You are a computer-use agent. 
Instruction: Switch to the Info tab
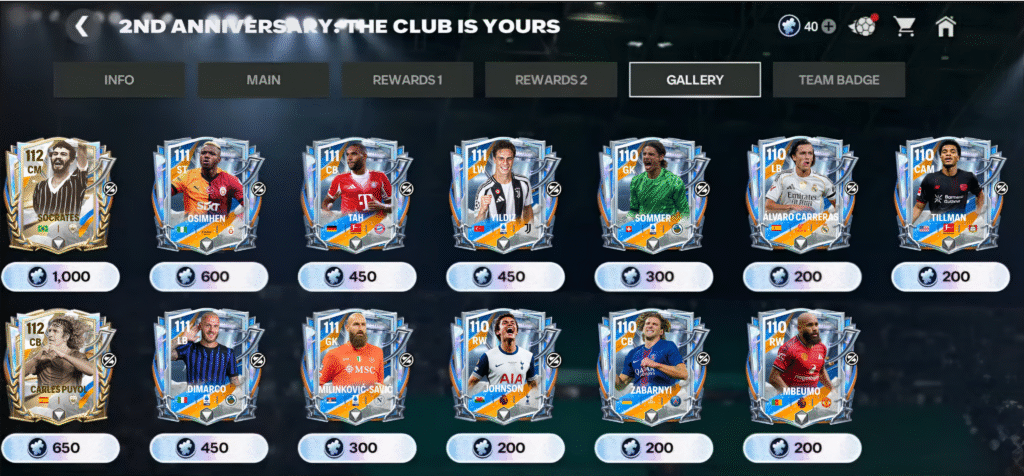[x=119, y=80]
